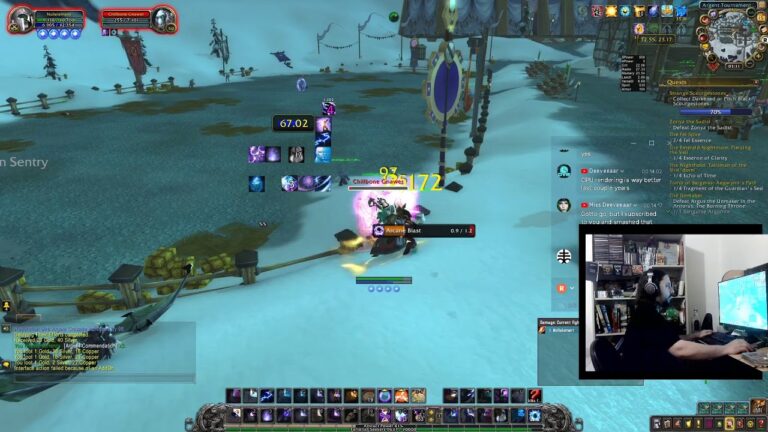This screenshot has height=432, width=768.
Task: Click the minimap clock button
Action: 732,66
